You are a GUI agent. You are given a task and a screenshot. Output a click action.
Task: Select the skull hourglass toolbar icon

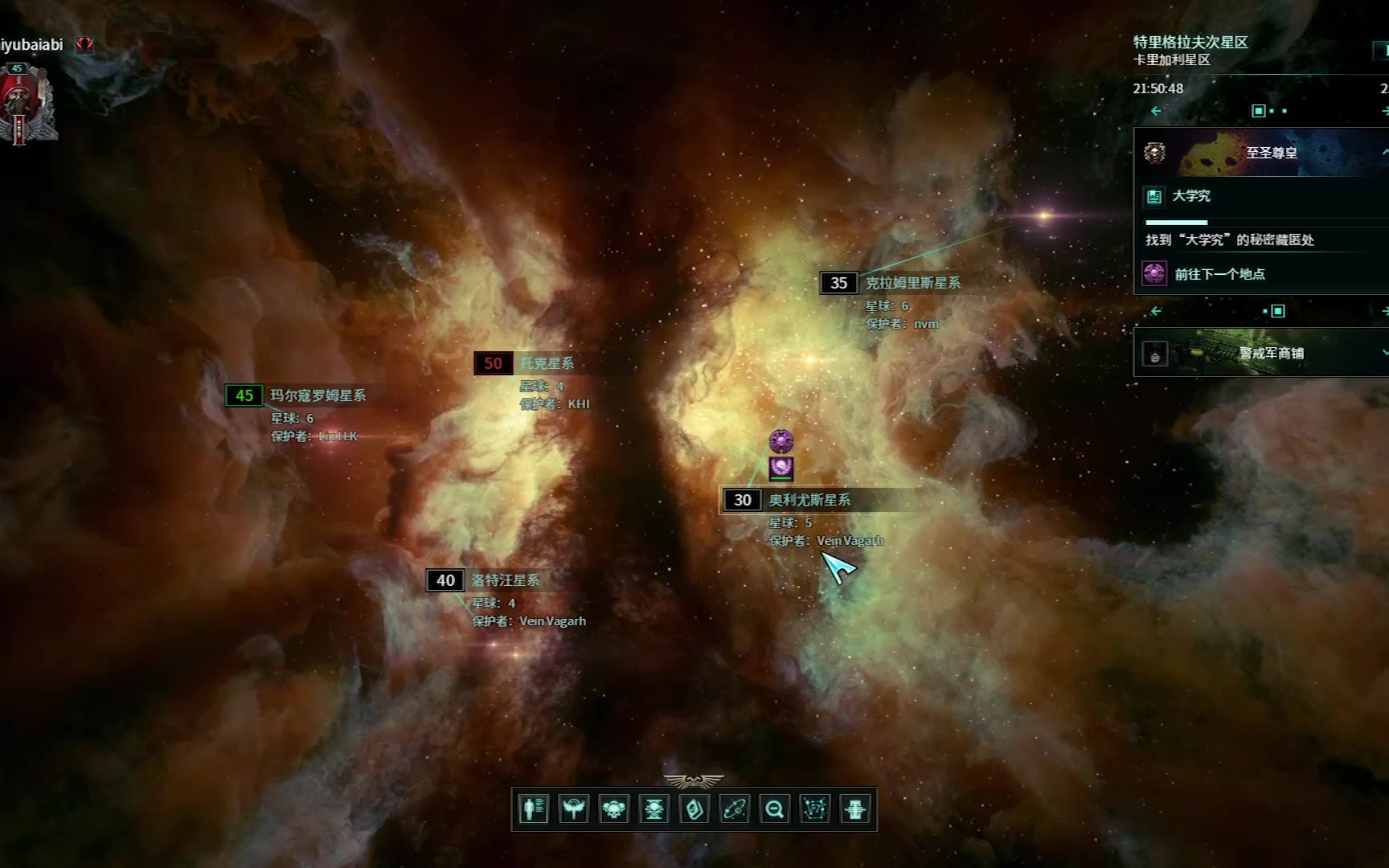tap(654, 809)
